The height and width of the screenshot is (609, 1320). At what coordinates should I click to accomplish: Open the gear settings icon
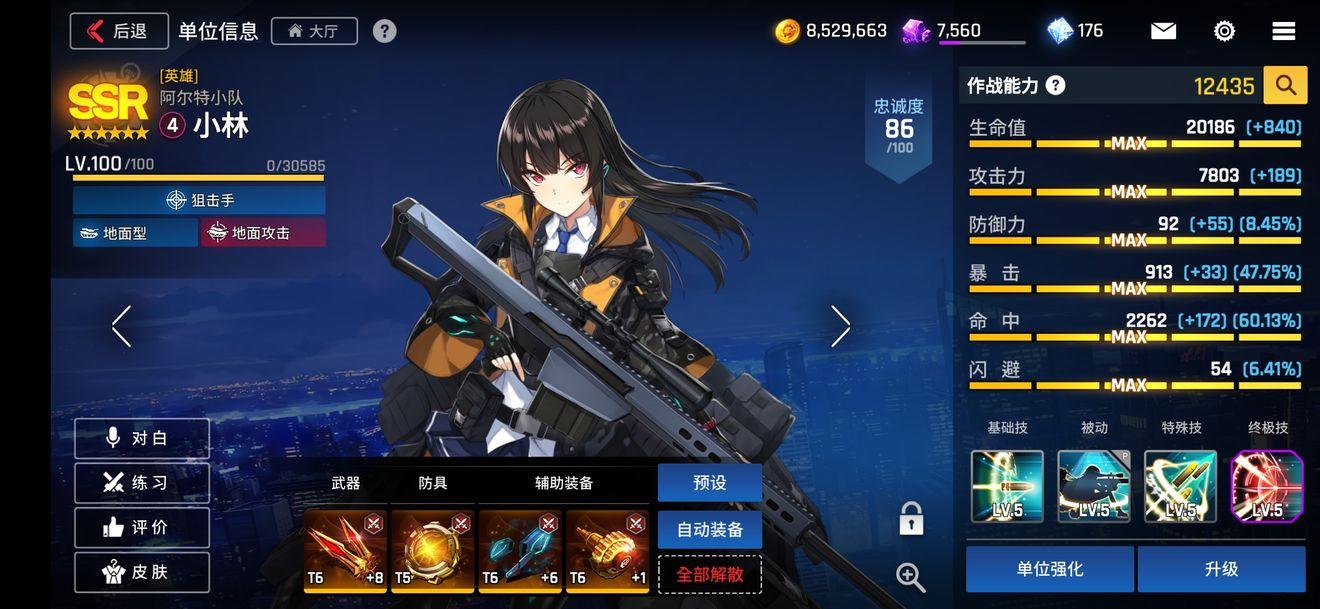coord(1224,31)
